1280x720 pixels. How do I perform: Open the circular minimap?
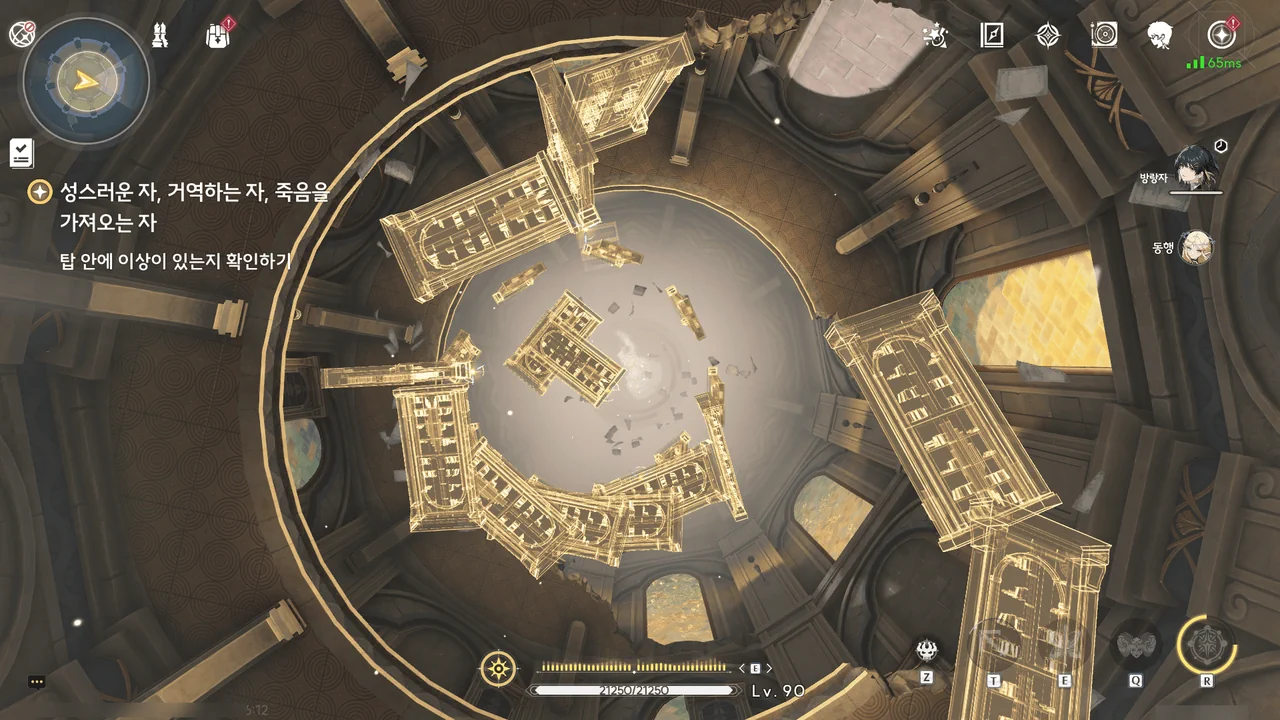[x=86, y=80]
